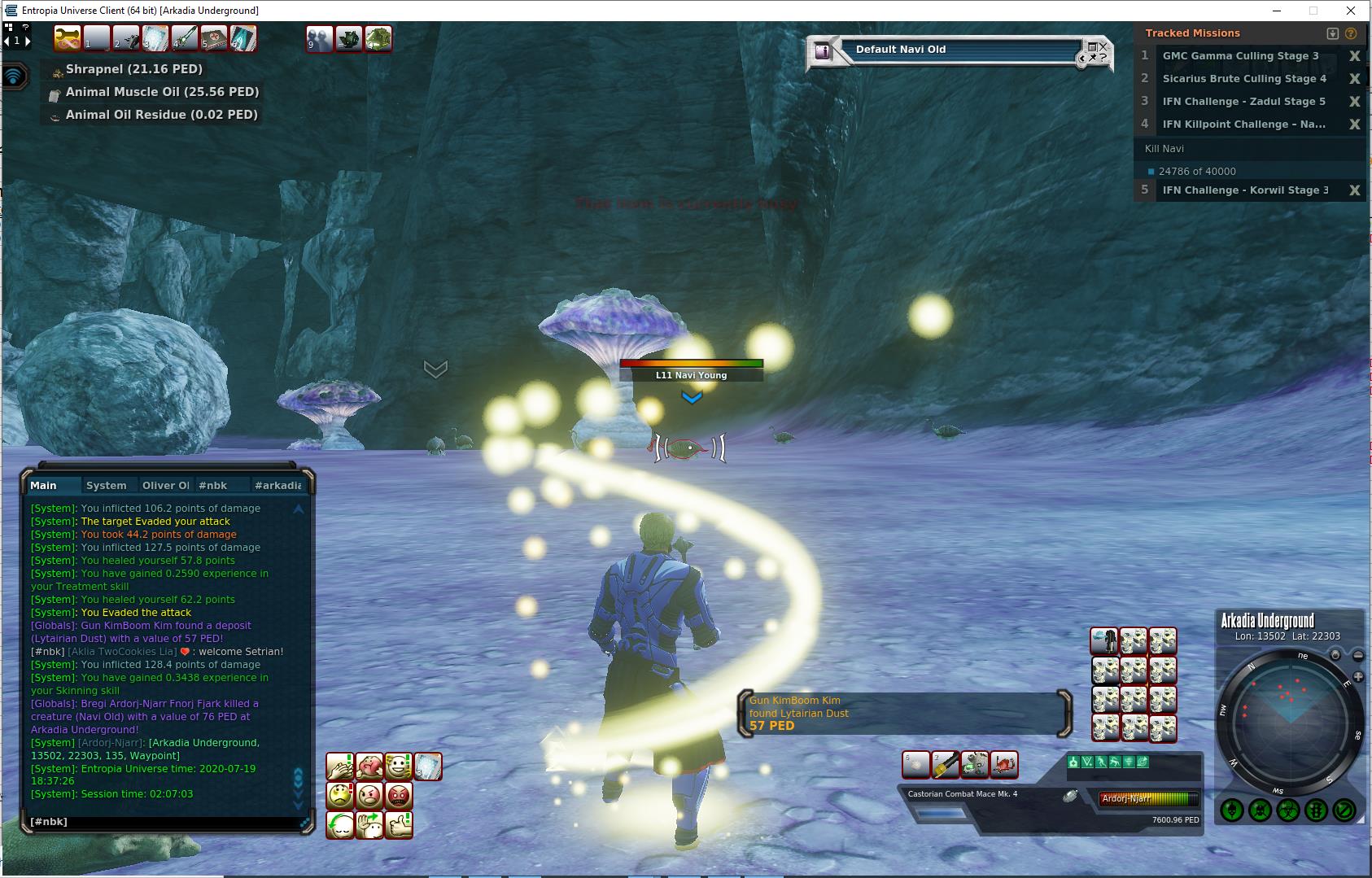Screen dimensions: 1372x878
Task: Switch to the System chat tab
Action: pyautogui.click(x=107, y=486)
